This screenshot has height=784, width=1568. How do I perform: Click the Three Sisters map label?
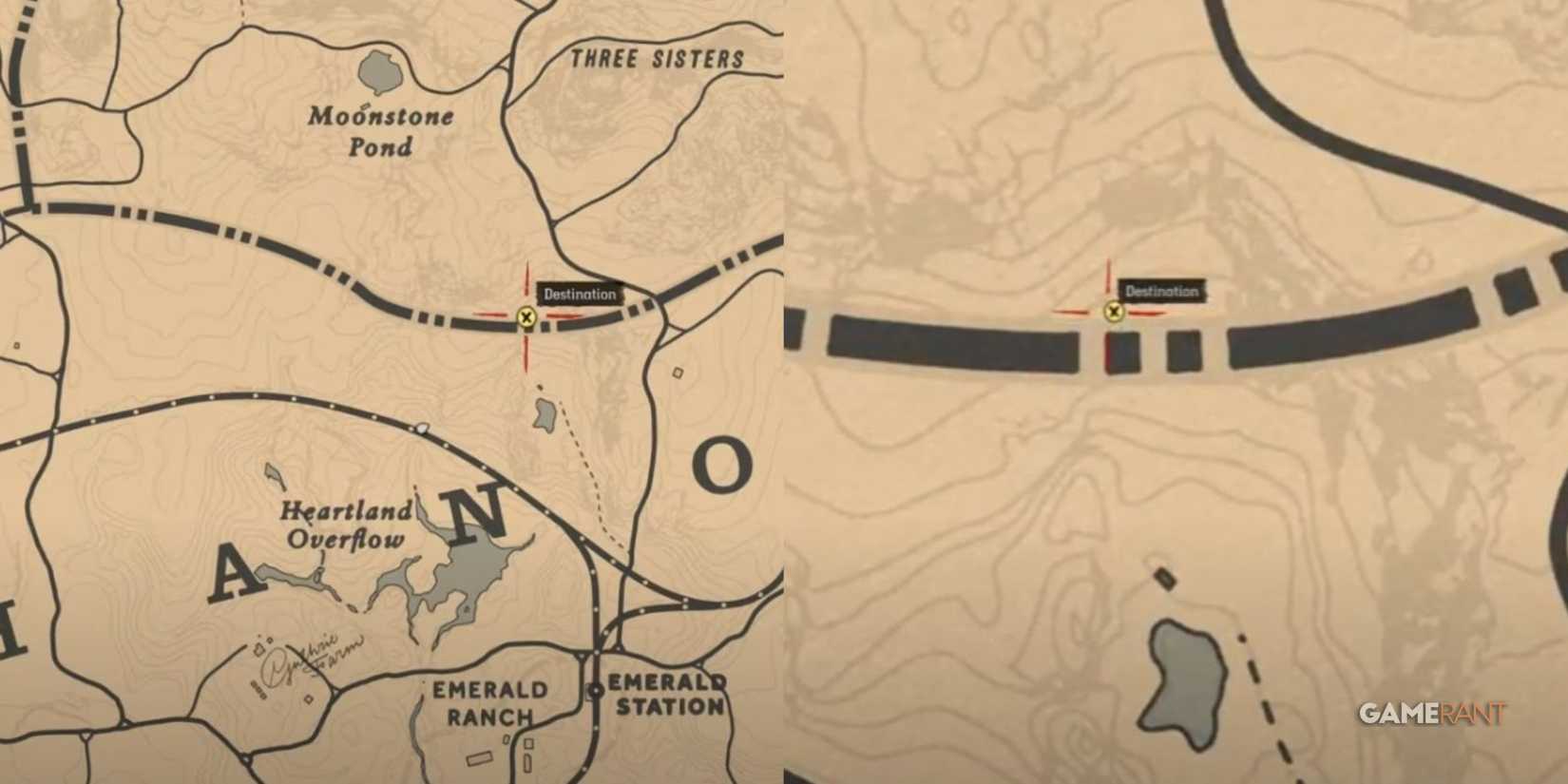click(659, 57)
